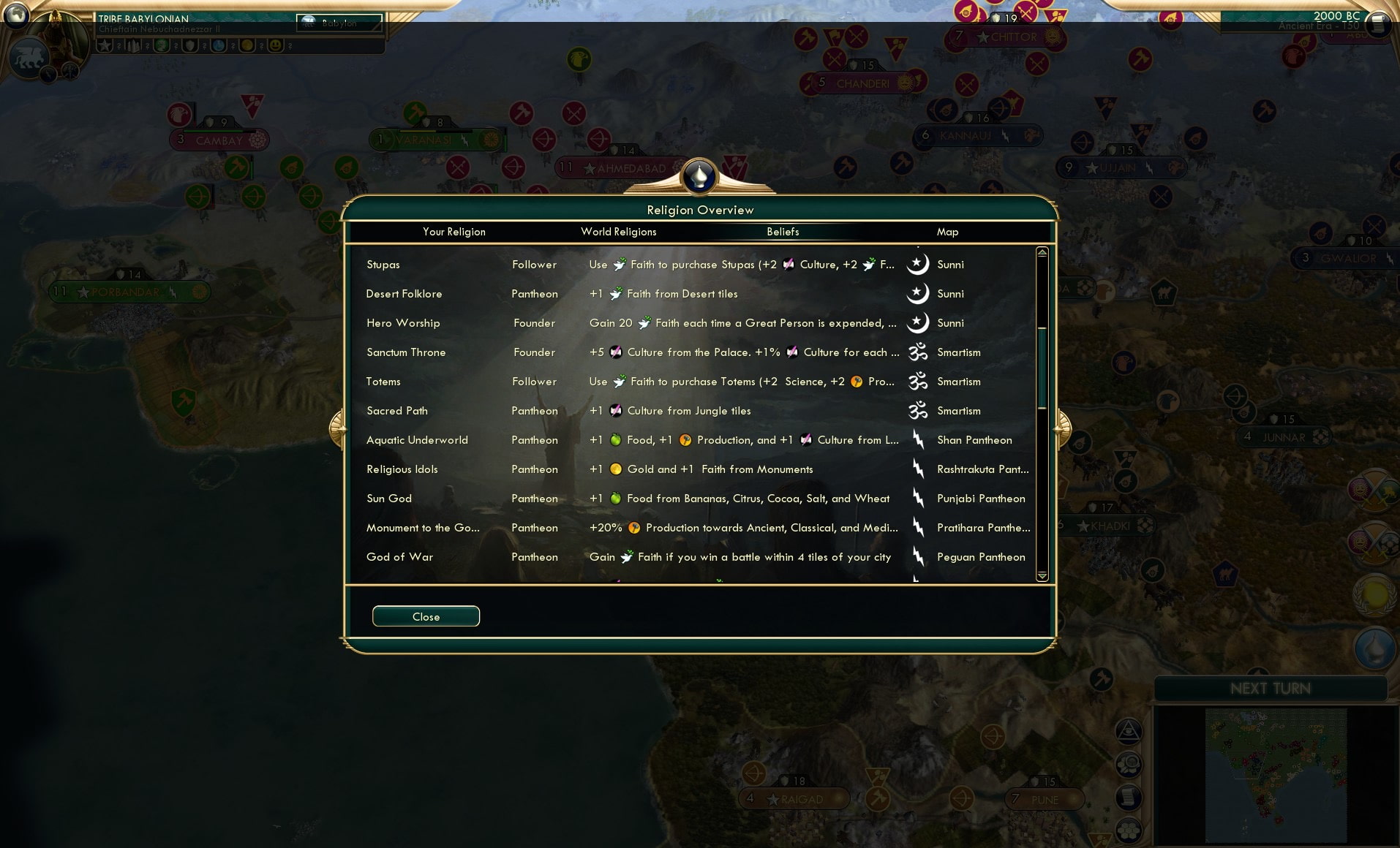Click the Close button
Screen dimensions: 1400x848
coord(426,616)
